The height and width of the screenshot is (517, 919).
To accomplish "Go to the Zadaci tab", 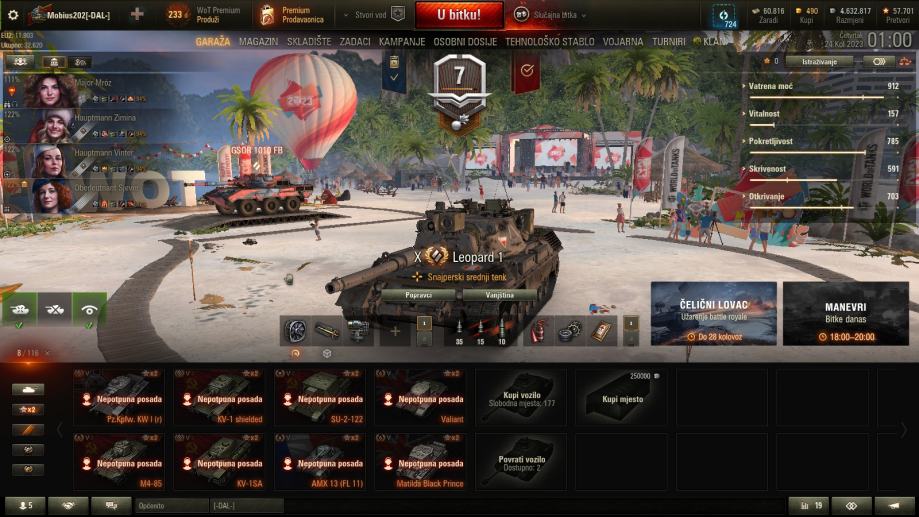I will (x=354, y=42).
